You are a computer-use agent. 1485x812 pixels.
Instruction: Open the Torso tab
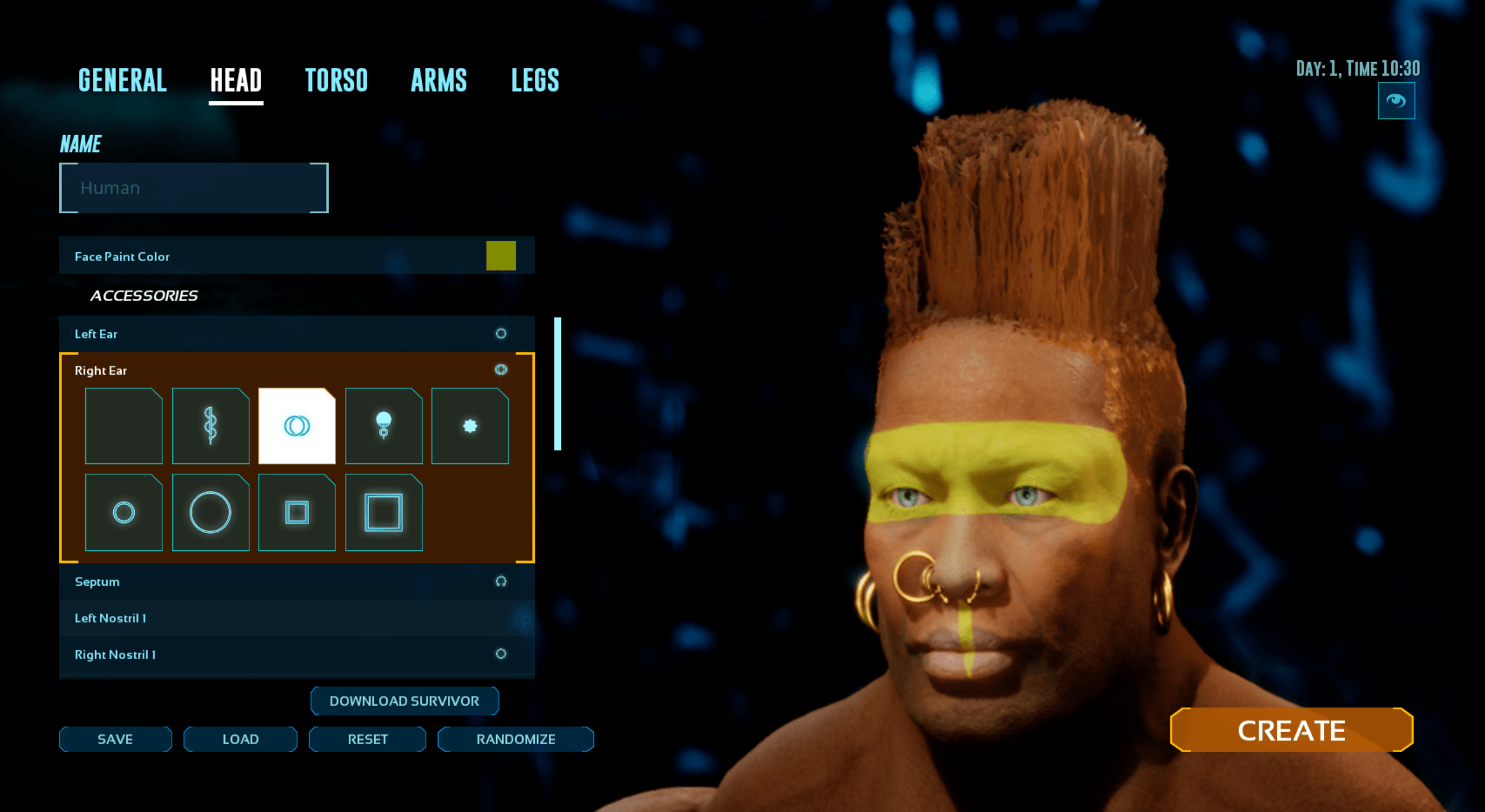(336, 80)
